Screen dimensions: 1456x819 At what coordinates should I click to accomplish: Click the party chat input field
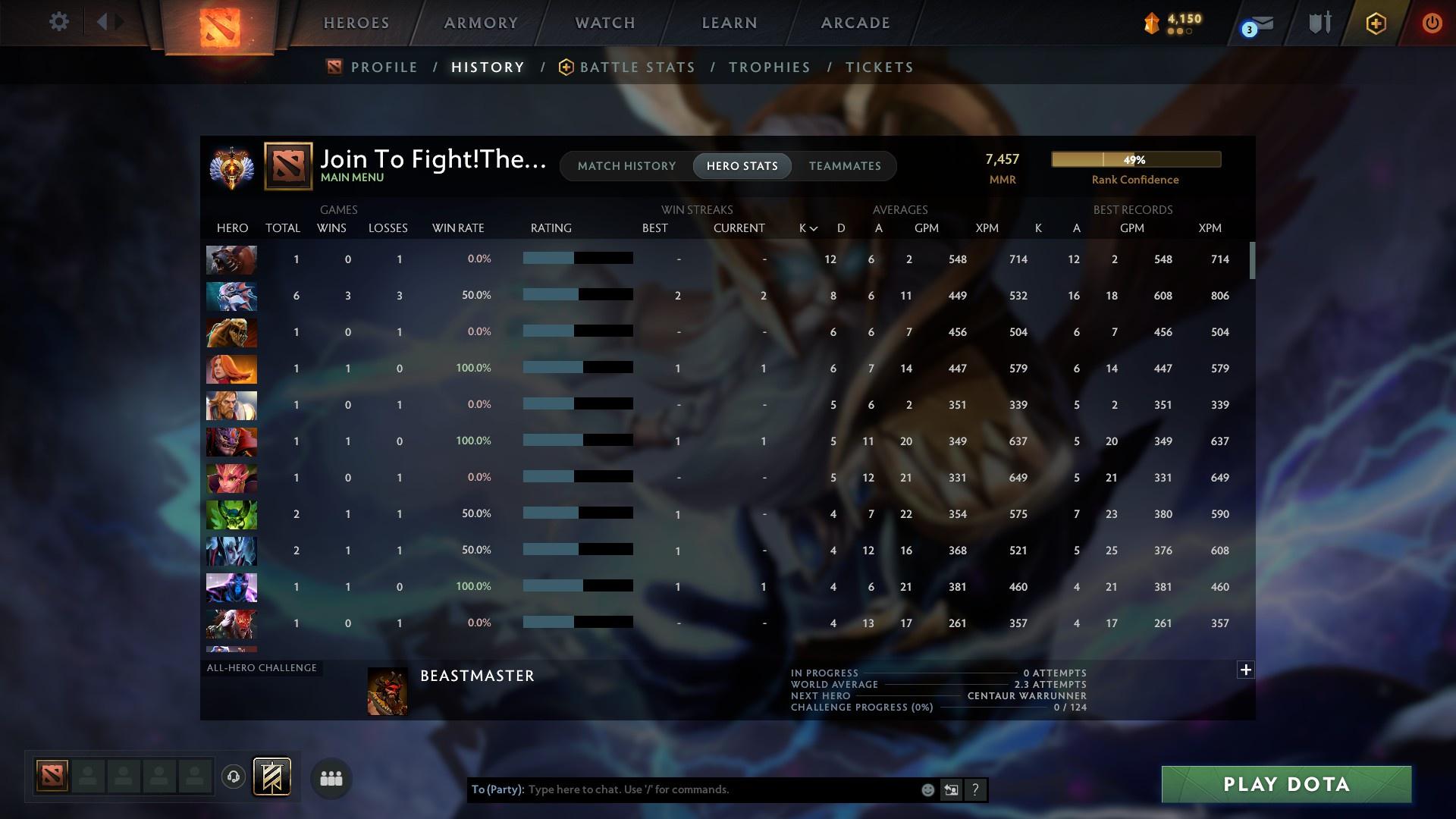coord(682,789)
